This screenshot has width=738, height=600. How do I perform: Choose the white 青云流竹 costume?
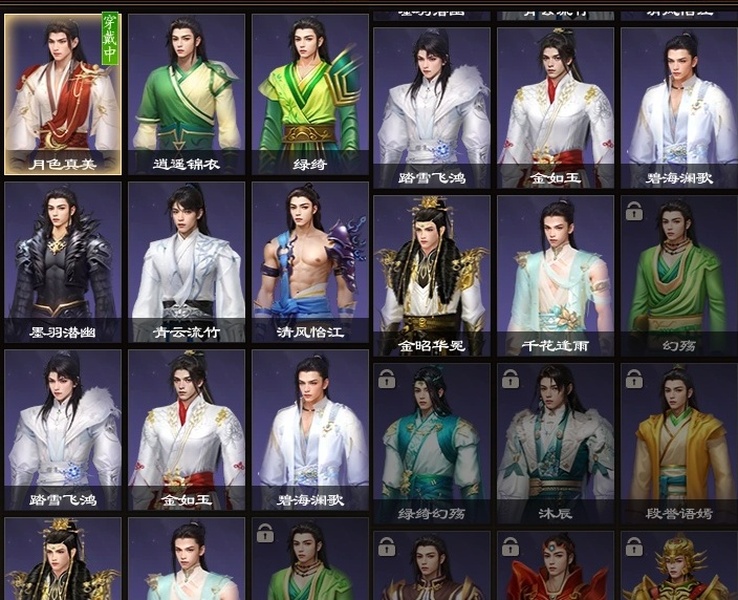pos(186,260)
